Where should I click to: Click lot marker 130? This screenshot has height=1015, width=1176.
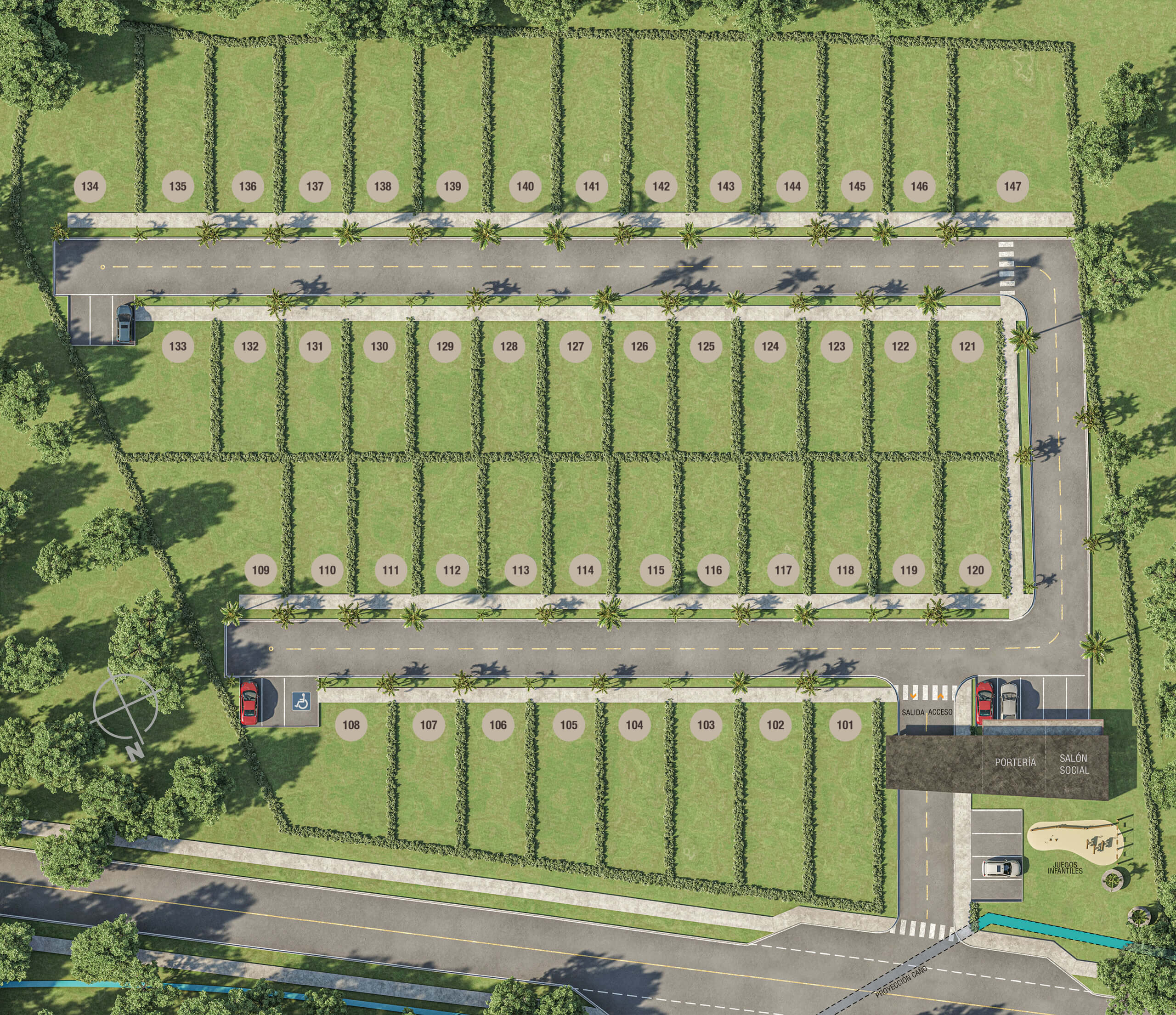[379, 346]
